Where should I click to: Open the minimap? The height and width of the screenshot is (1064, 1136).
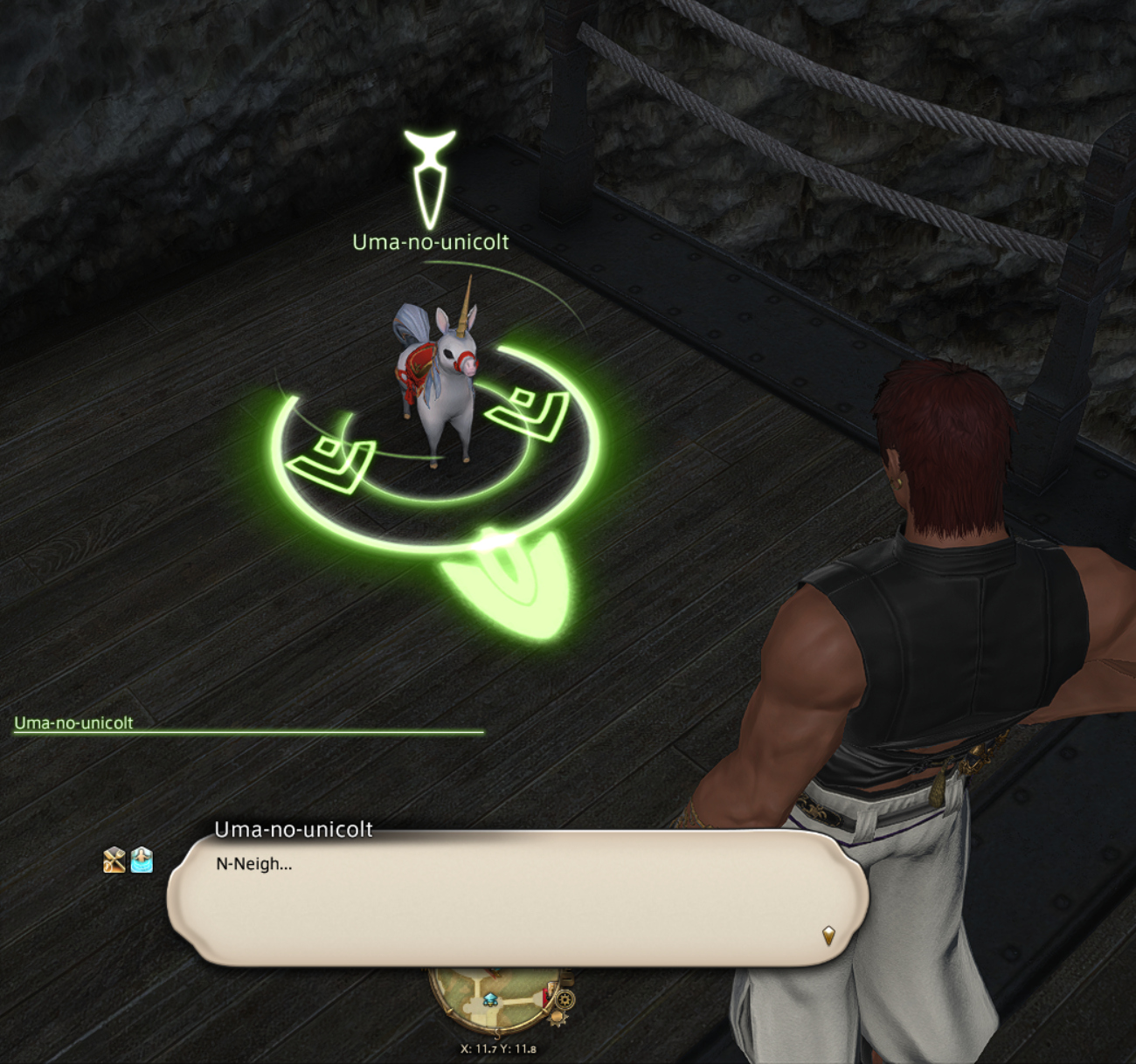[507, 1006]
